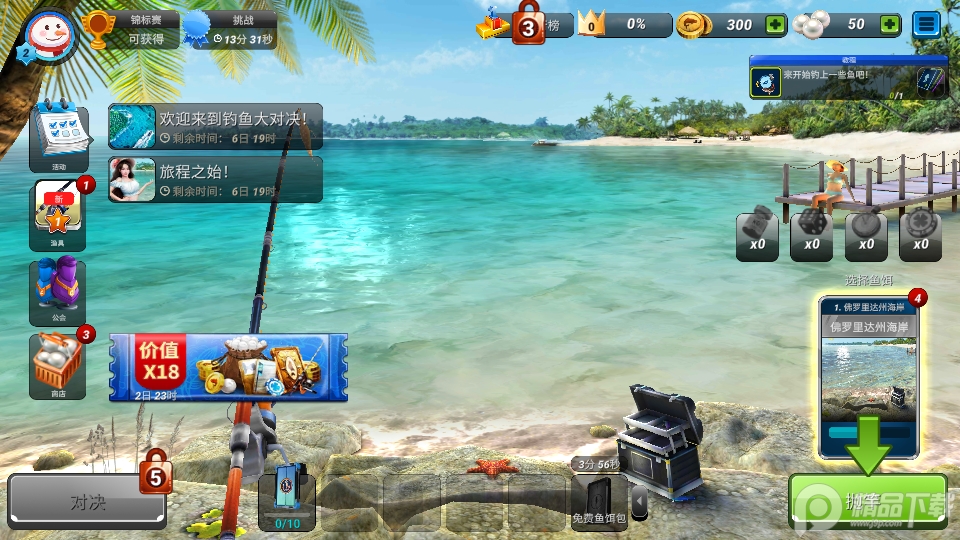Open the blue hamburger menu
The image size is (960, 540).
927,25
